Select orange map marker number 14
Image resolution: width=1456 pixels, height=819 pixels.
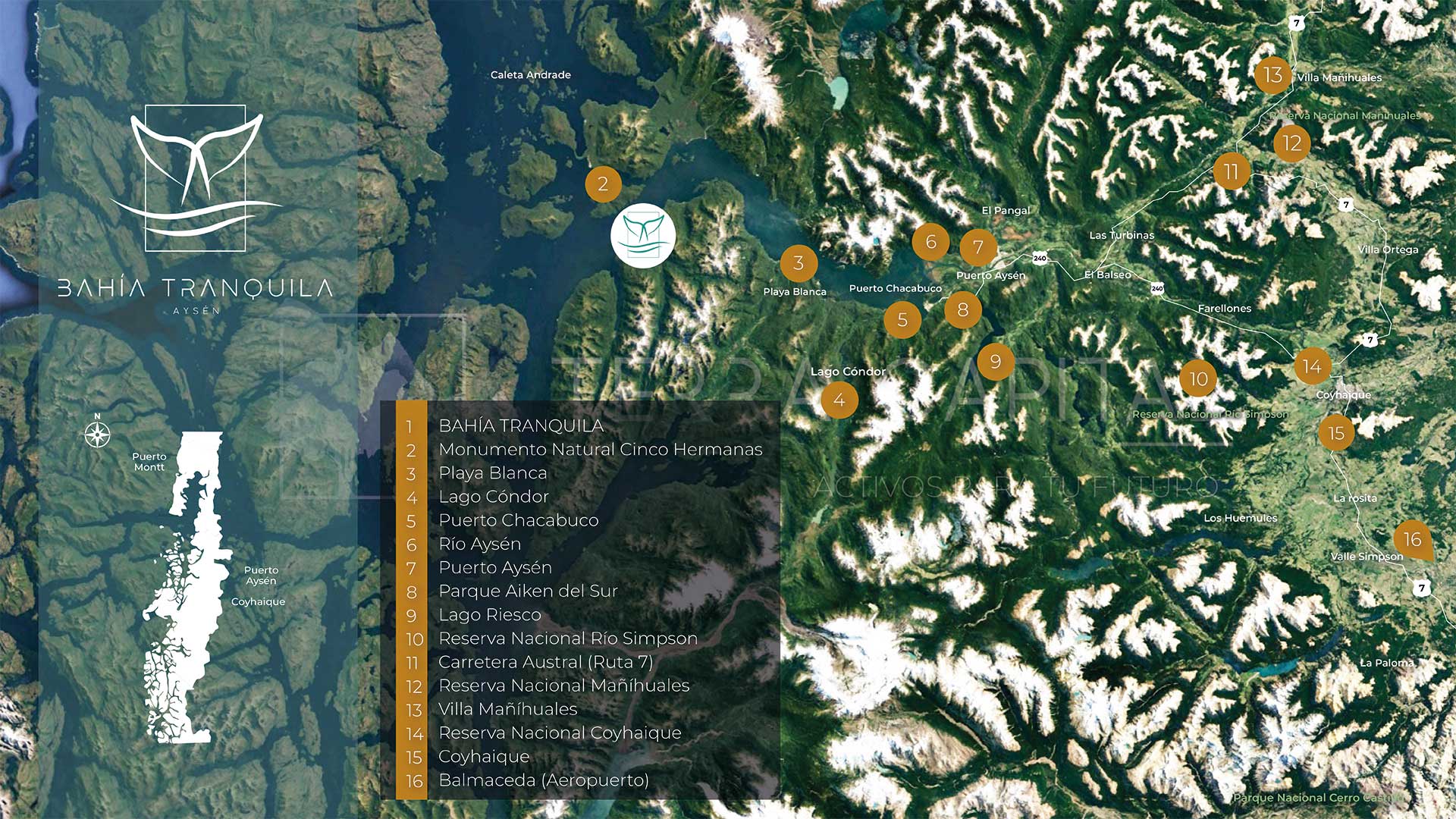point(1312,367)
